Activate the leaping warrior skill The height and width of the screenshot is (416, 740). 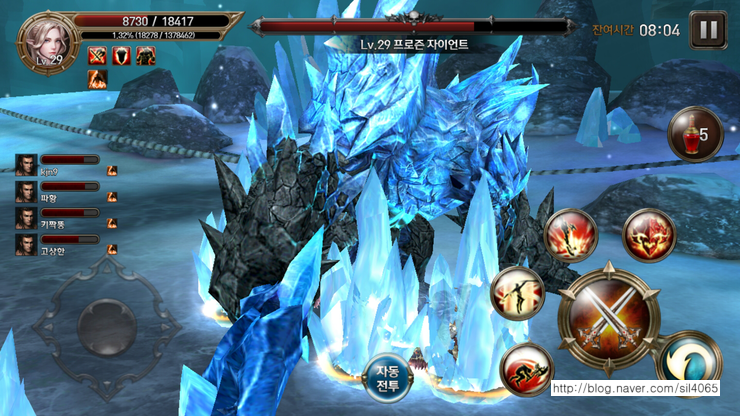[x=518, y=296]
